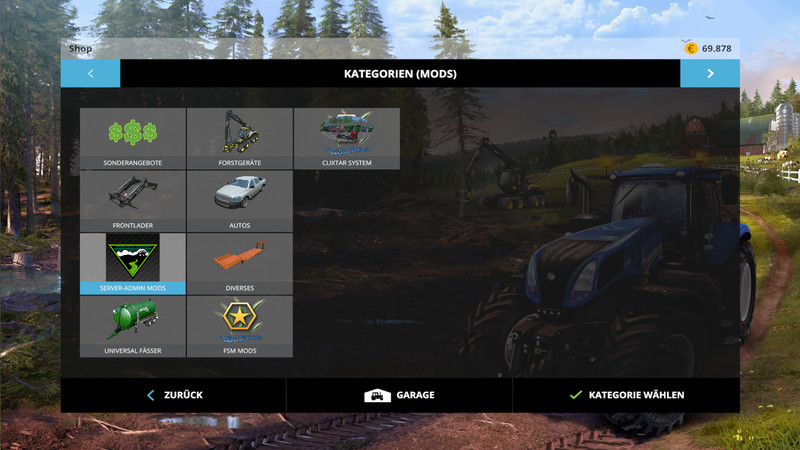Confirm with Kategorie Wählen
Screen dimensions: 800x450
coord(626,395)
